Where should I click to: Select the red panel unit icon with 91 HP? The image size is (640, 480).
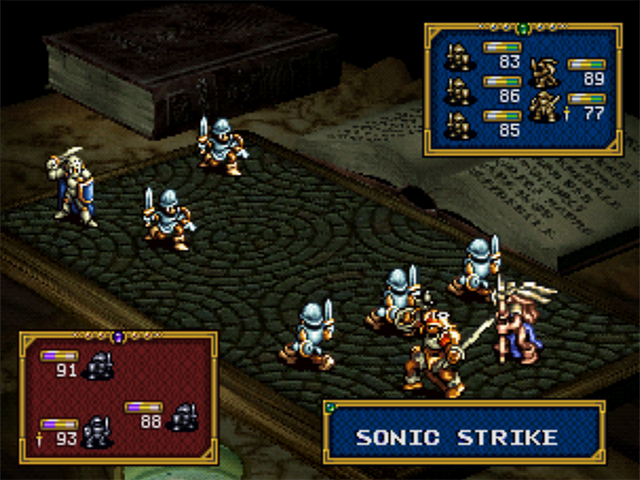pyautogui.click(x=99, y=365)
